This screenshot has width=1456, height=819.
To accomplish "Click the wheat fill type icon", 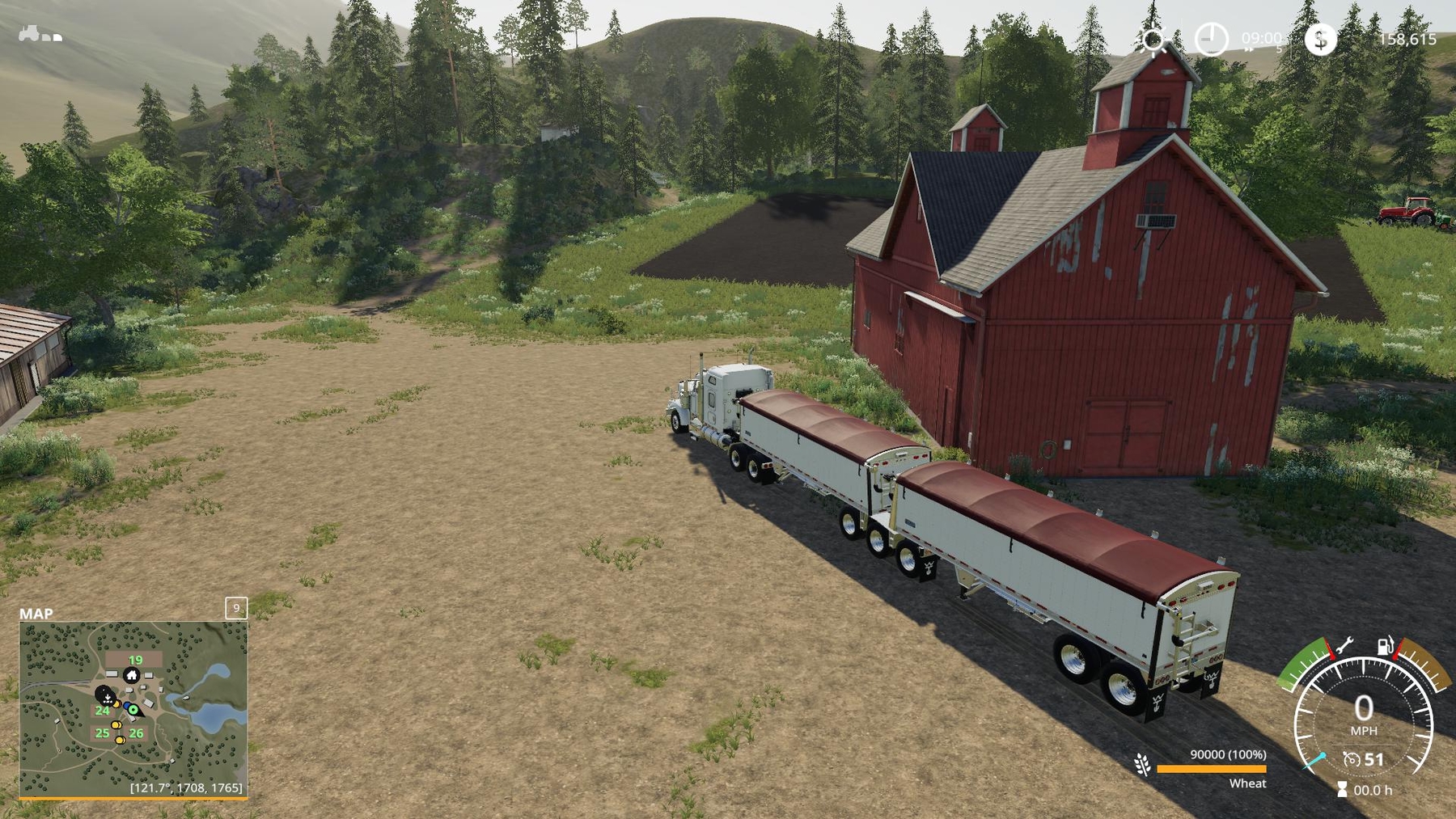I will [1143, 764].
